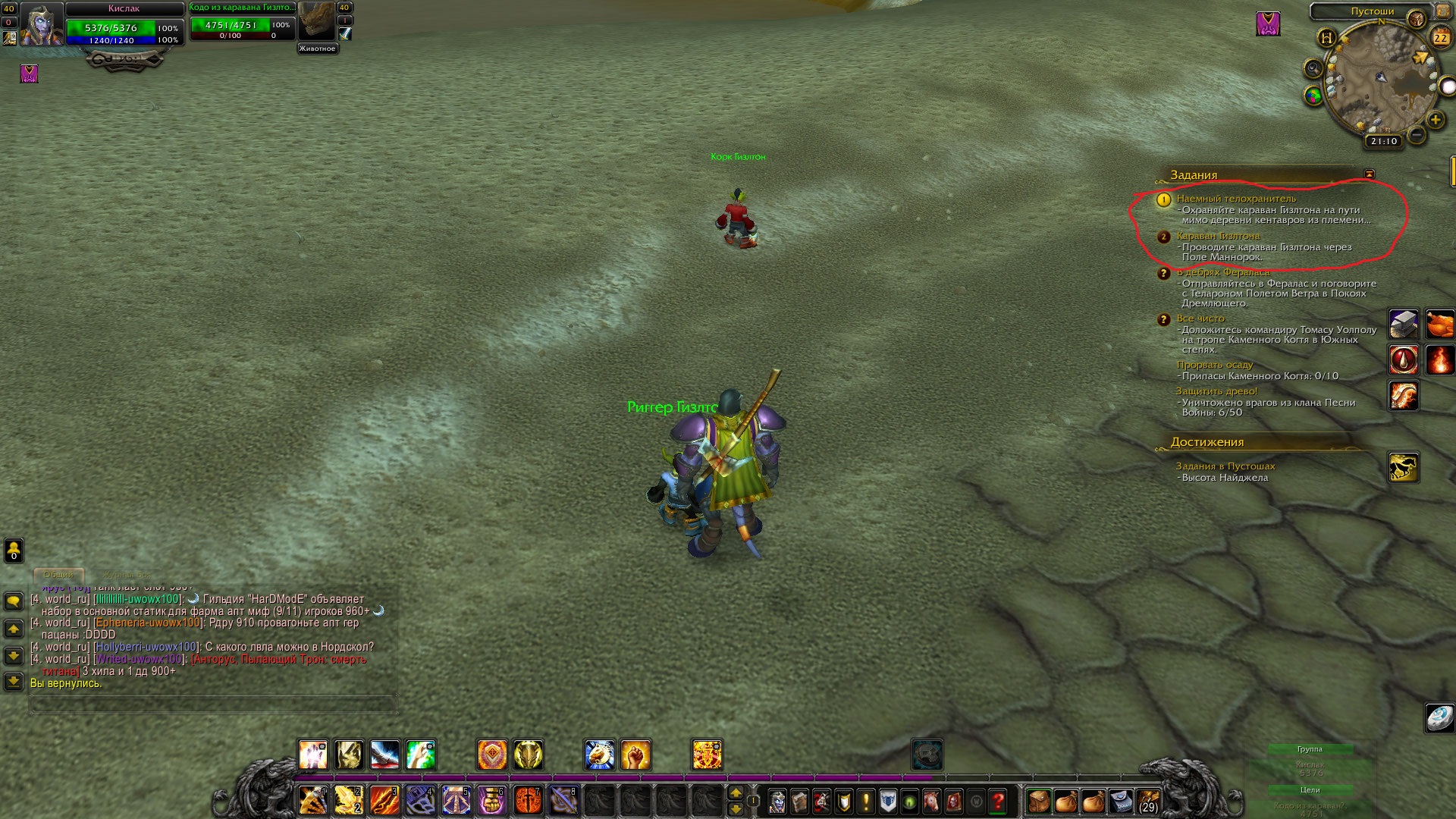This screenshot has height=819, width=1456.
Task: Click the chat text input box
Action: coord(212,704)
